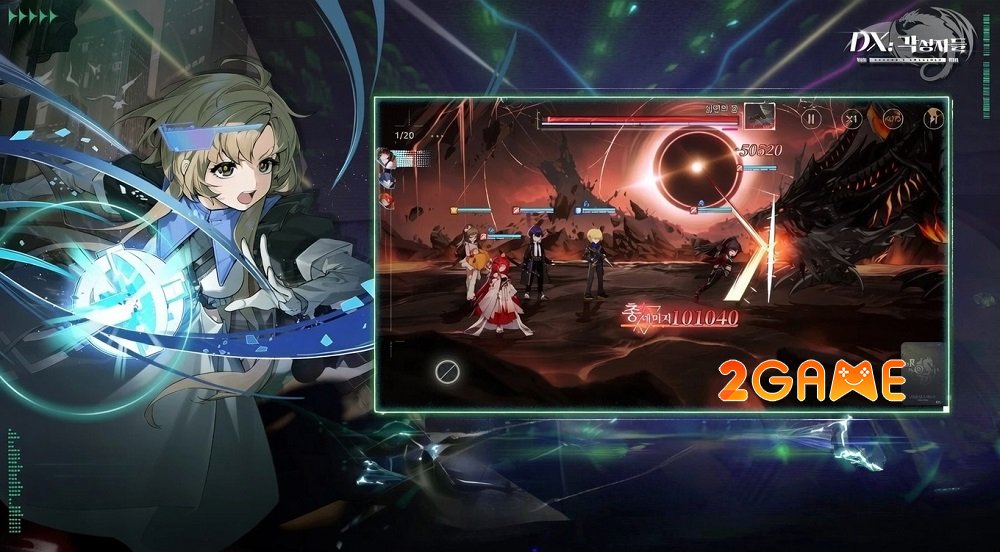
Task: Use the skill card in bottom-right corner
Action: pyautogui.click(x=924, y=374)
